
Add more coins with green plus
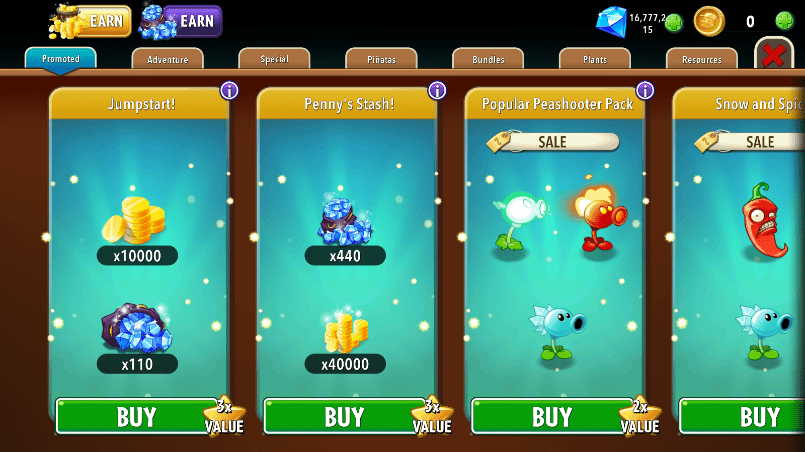785,21
